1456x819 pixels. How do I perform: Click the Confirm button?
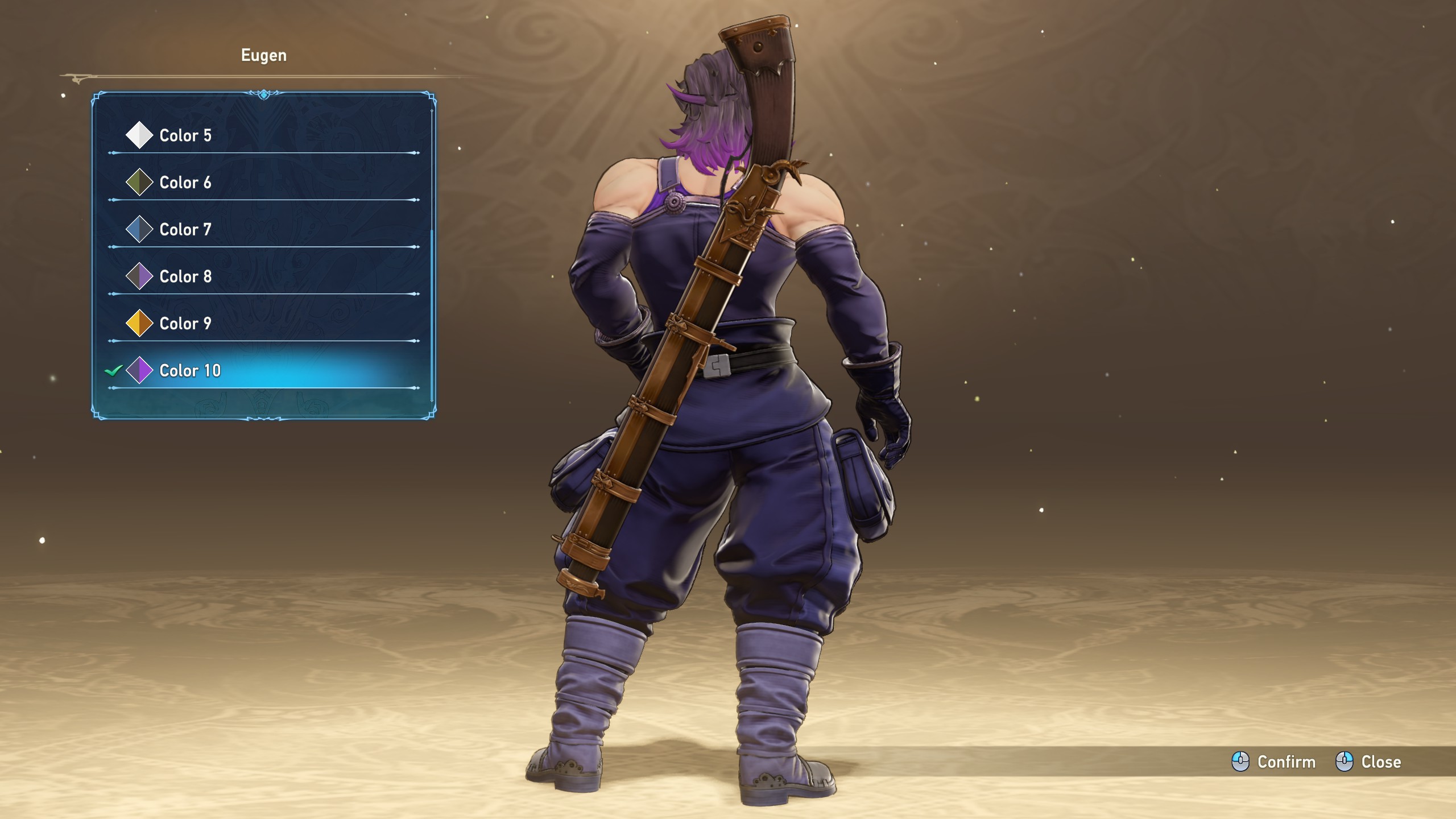[1274, 762]
